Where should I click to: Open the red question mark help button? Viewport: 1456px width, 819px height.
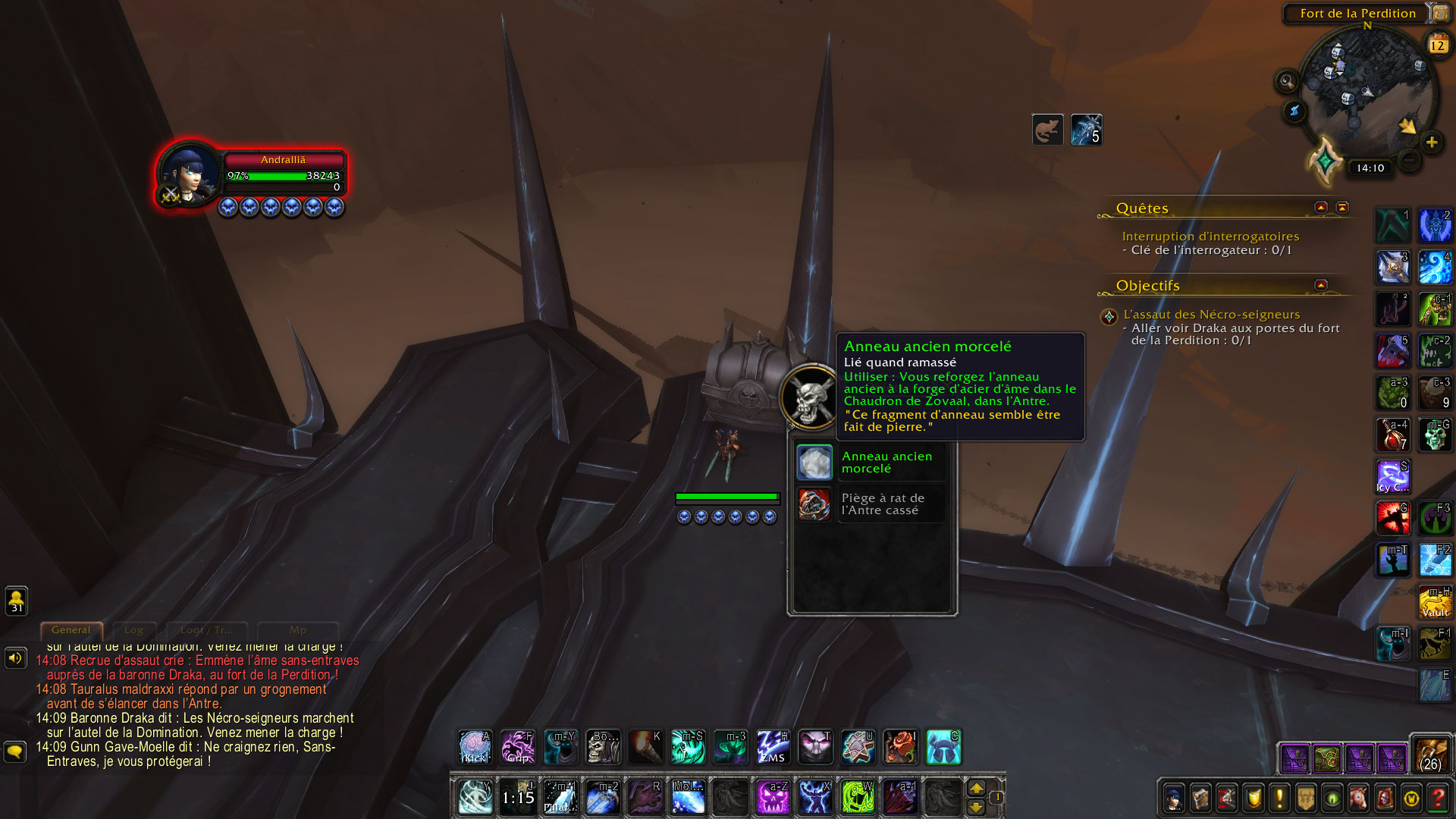click(x=1437, y=799)
